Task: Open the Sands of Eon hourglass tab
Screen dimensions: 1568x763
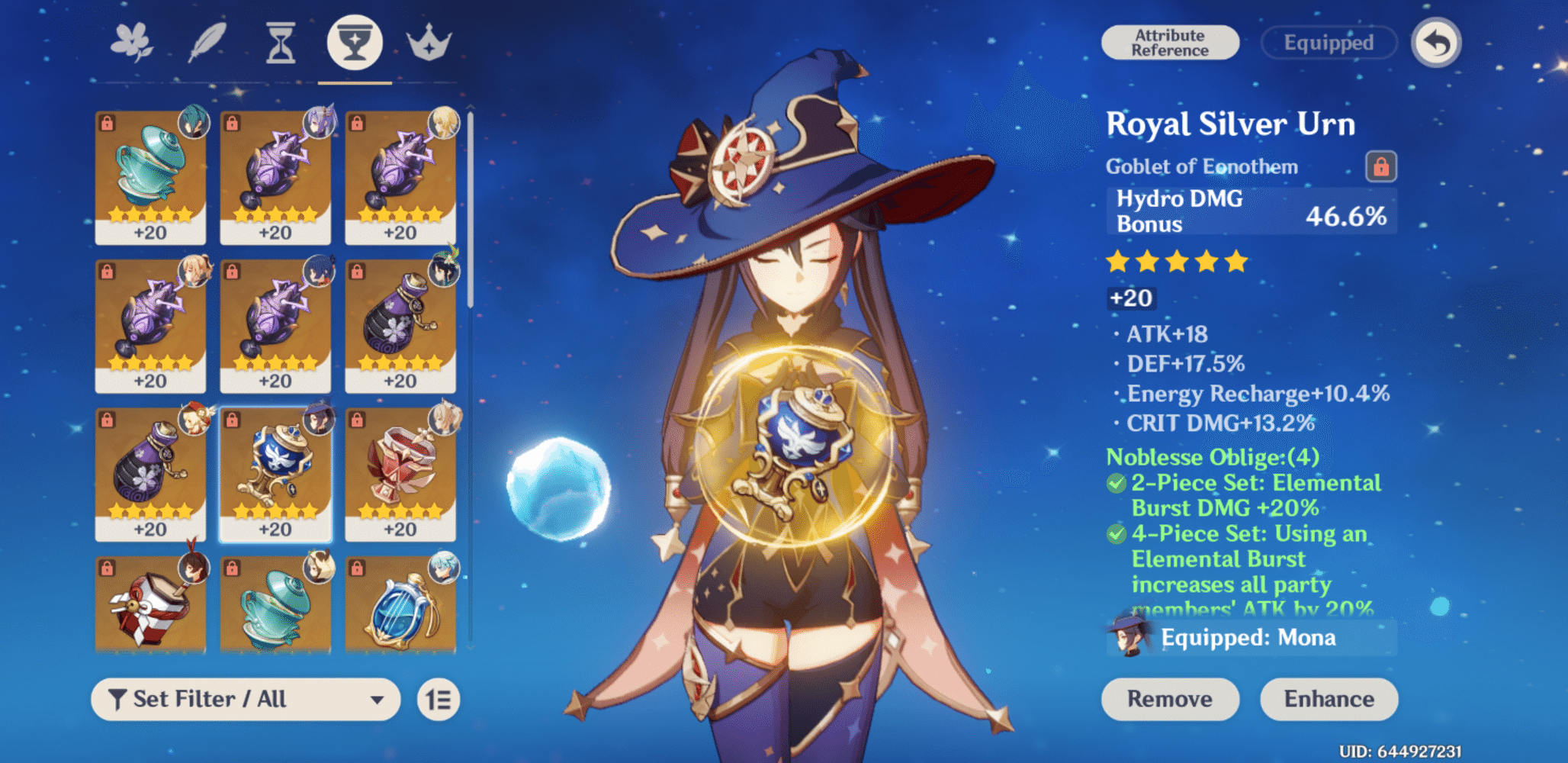Action: 280,43
